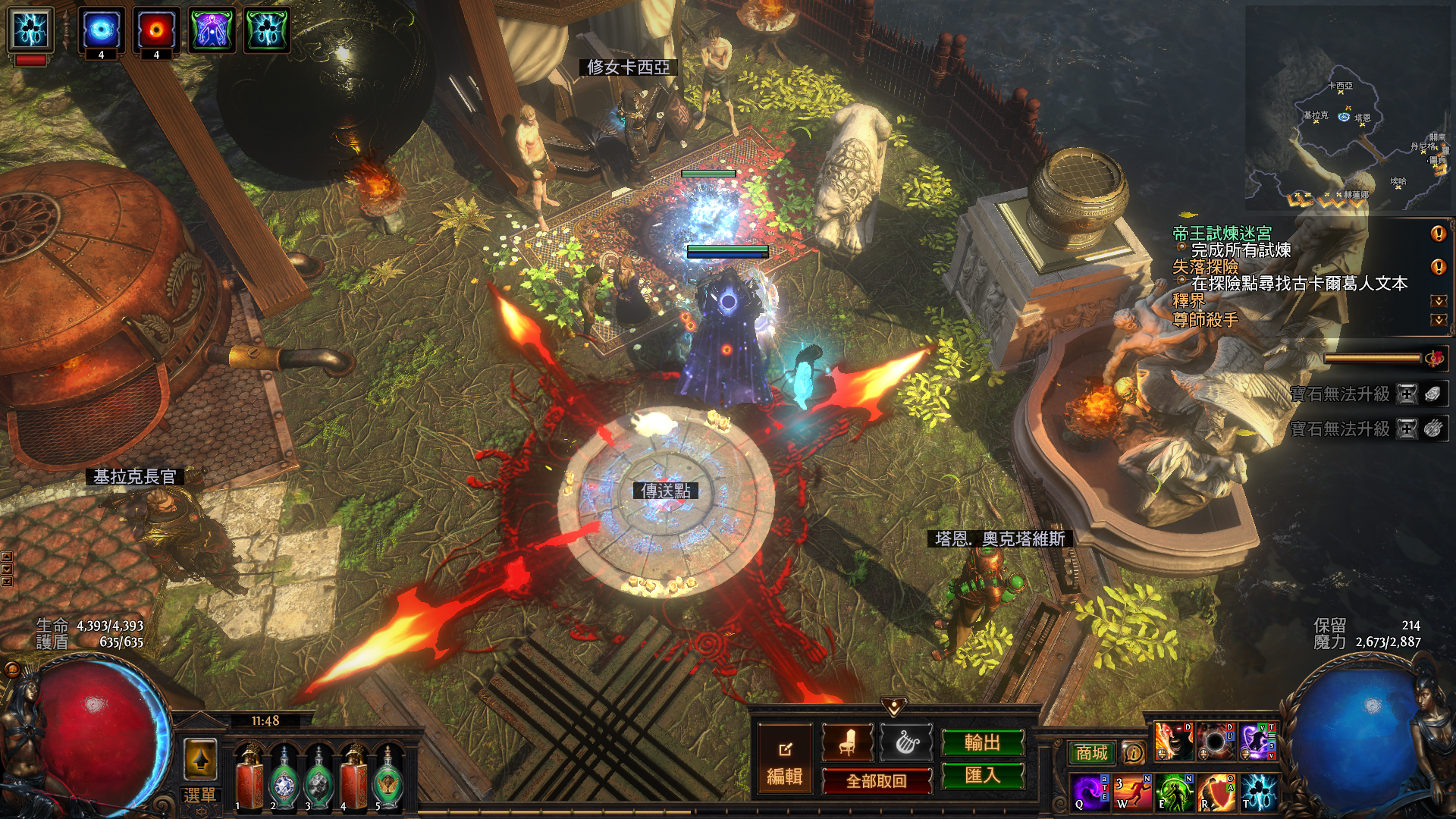Open the round info icon beside shop

1133,752
